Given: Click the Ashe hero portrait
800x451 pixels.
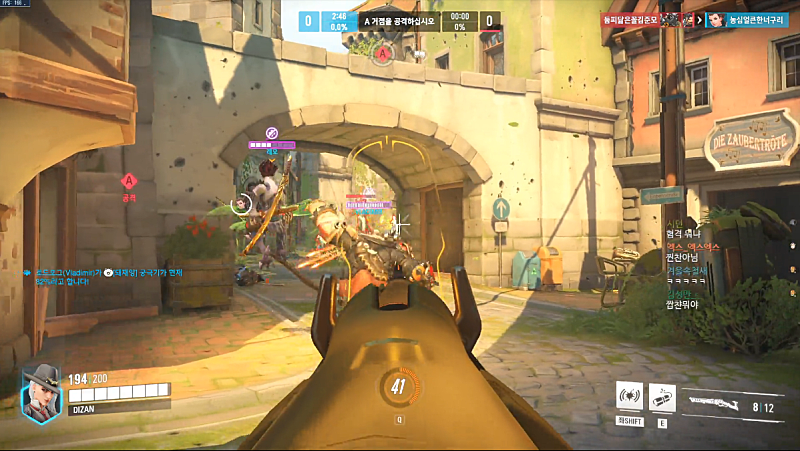Looking at the screenshot, I should (41, 390).
